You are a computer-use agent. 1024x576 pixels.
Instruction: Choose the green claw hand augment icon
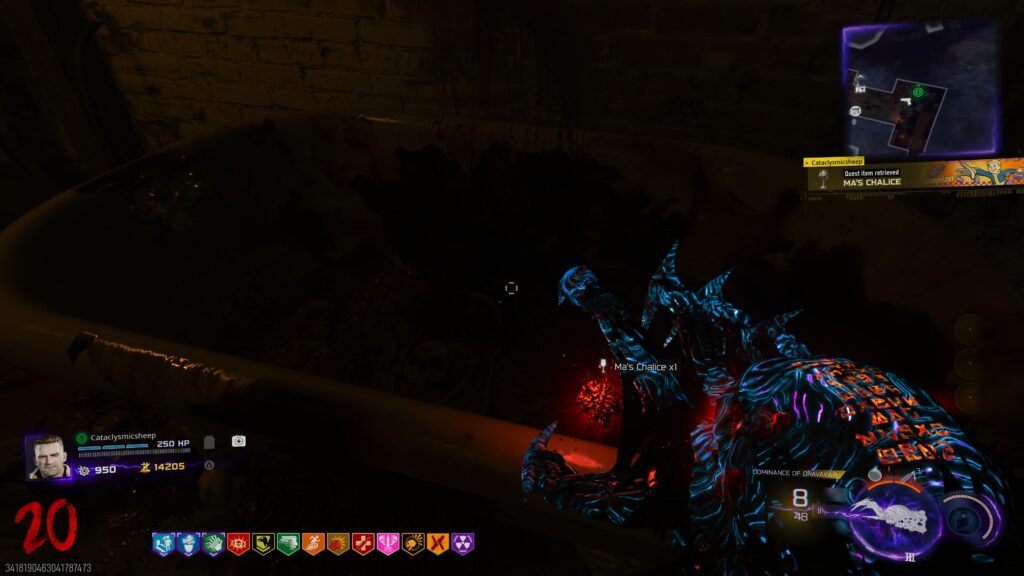(x=213, y=543)
